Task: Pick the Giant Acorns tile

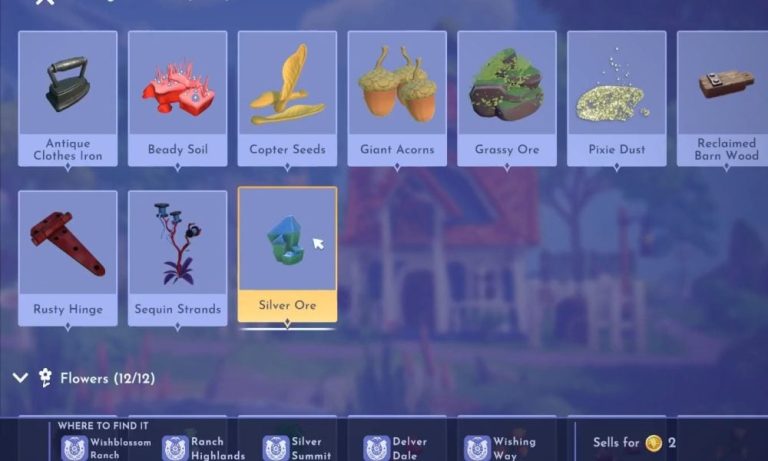Action: (397, 97)
